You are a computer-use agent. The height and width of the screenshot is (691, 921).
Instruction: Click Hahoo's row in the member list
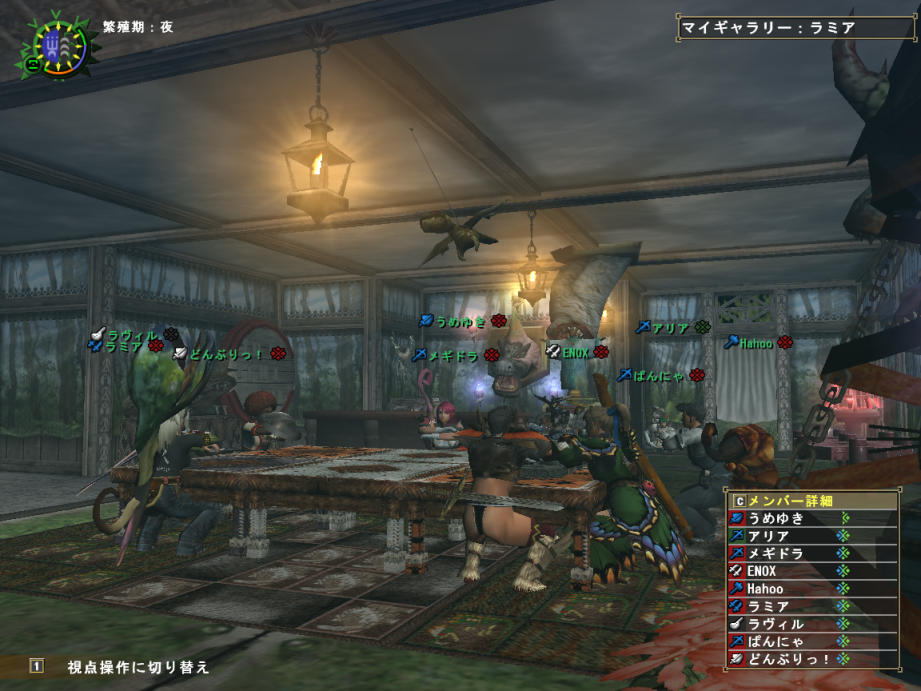point(776,588)
